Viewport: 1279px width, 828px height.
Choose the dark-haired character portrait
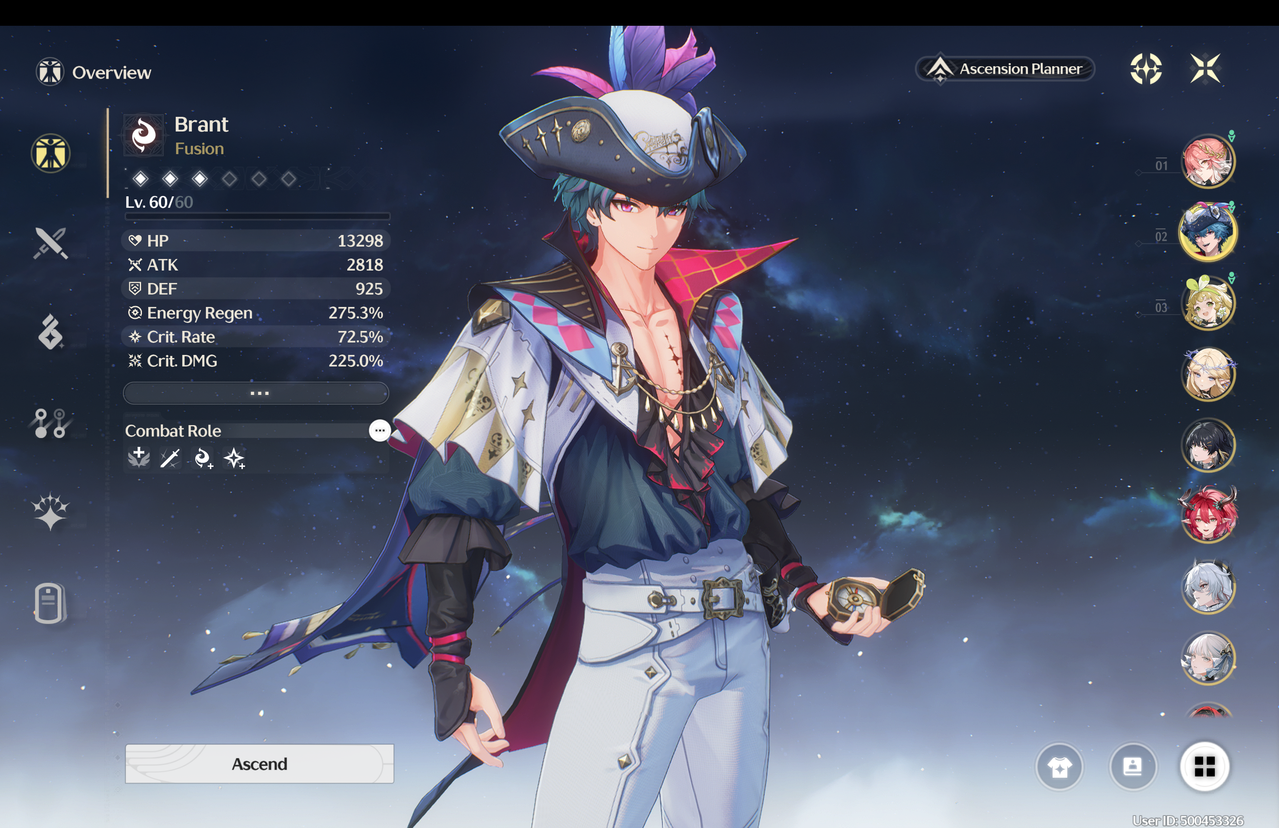1208,446
